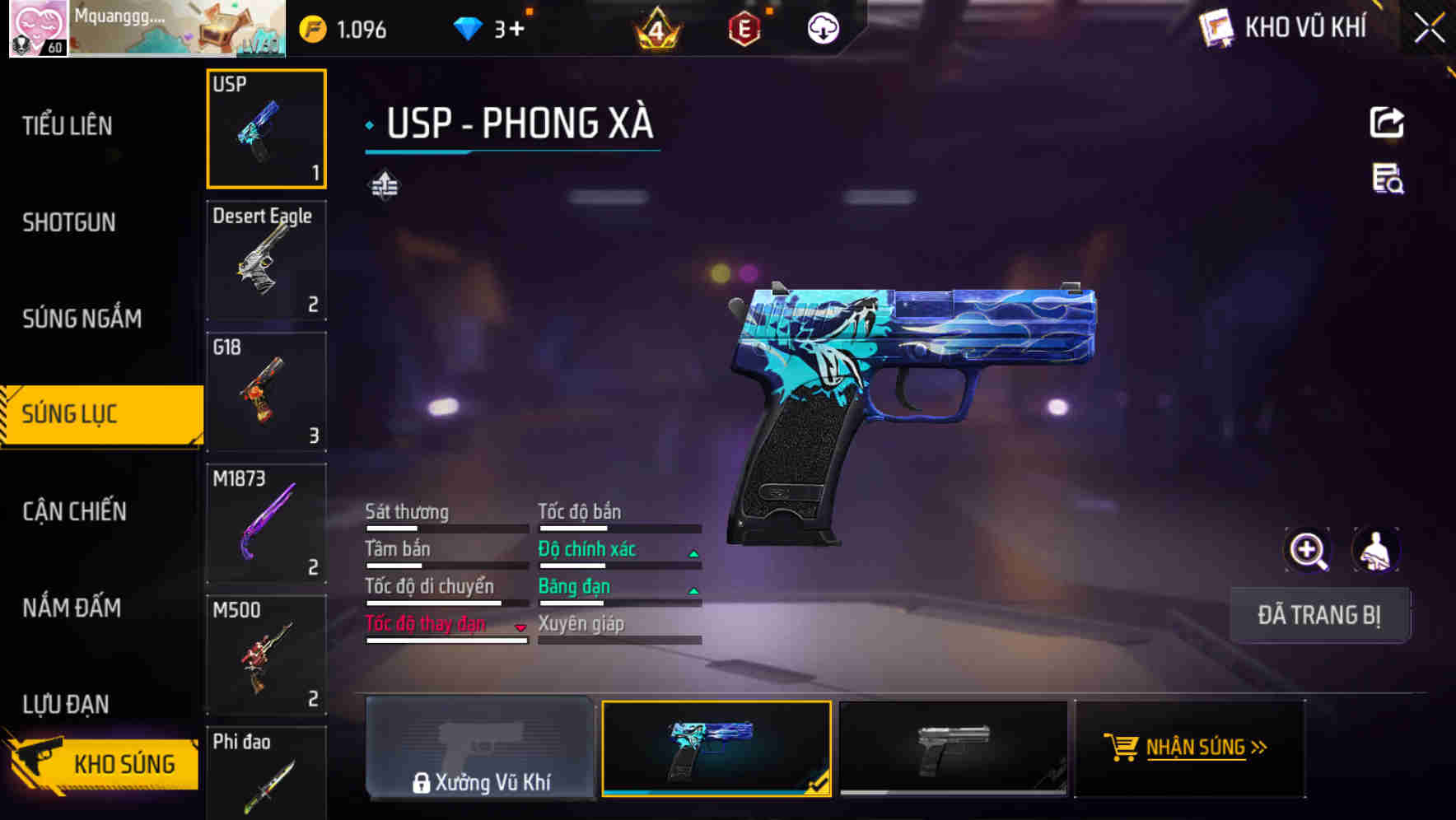Share the USP - Phong Xà skin
This screenshot has height=820, width=1456.
[1387, 122]
